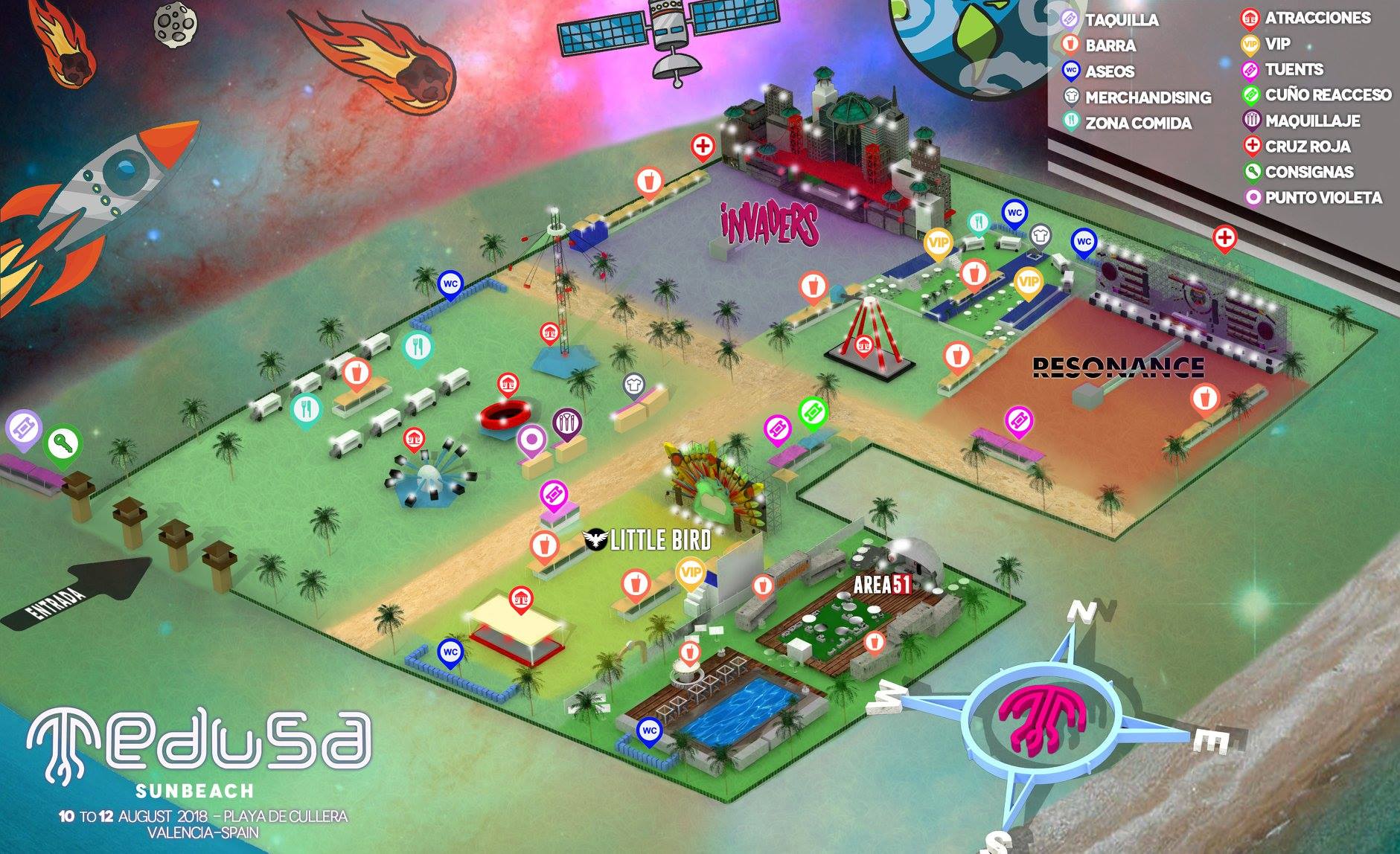Choose the Tuents legend entry
Screen dimensions: 1400x854
pyautogui.click(x=1294, y=70)
